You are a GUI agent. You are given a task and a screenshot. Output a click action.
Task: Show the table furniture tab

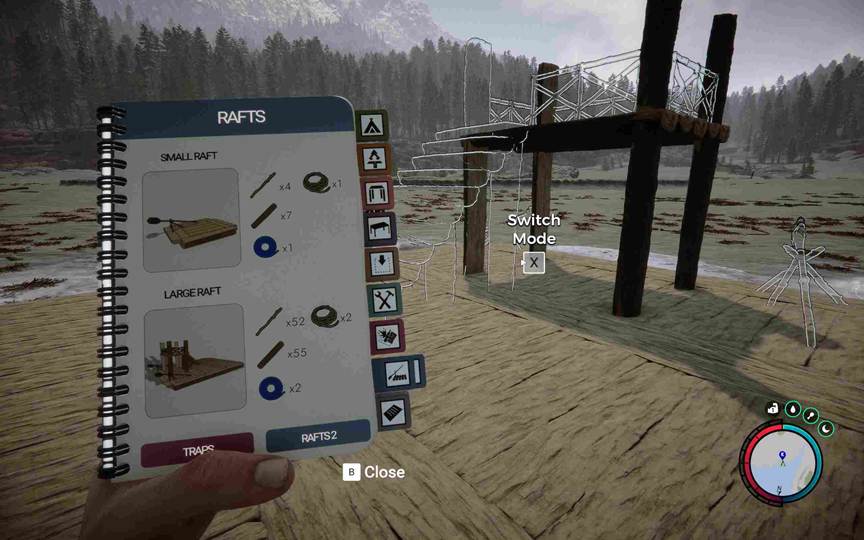380,228
